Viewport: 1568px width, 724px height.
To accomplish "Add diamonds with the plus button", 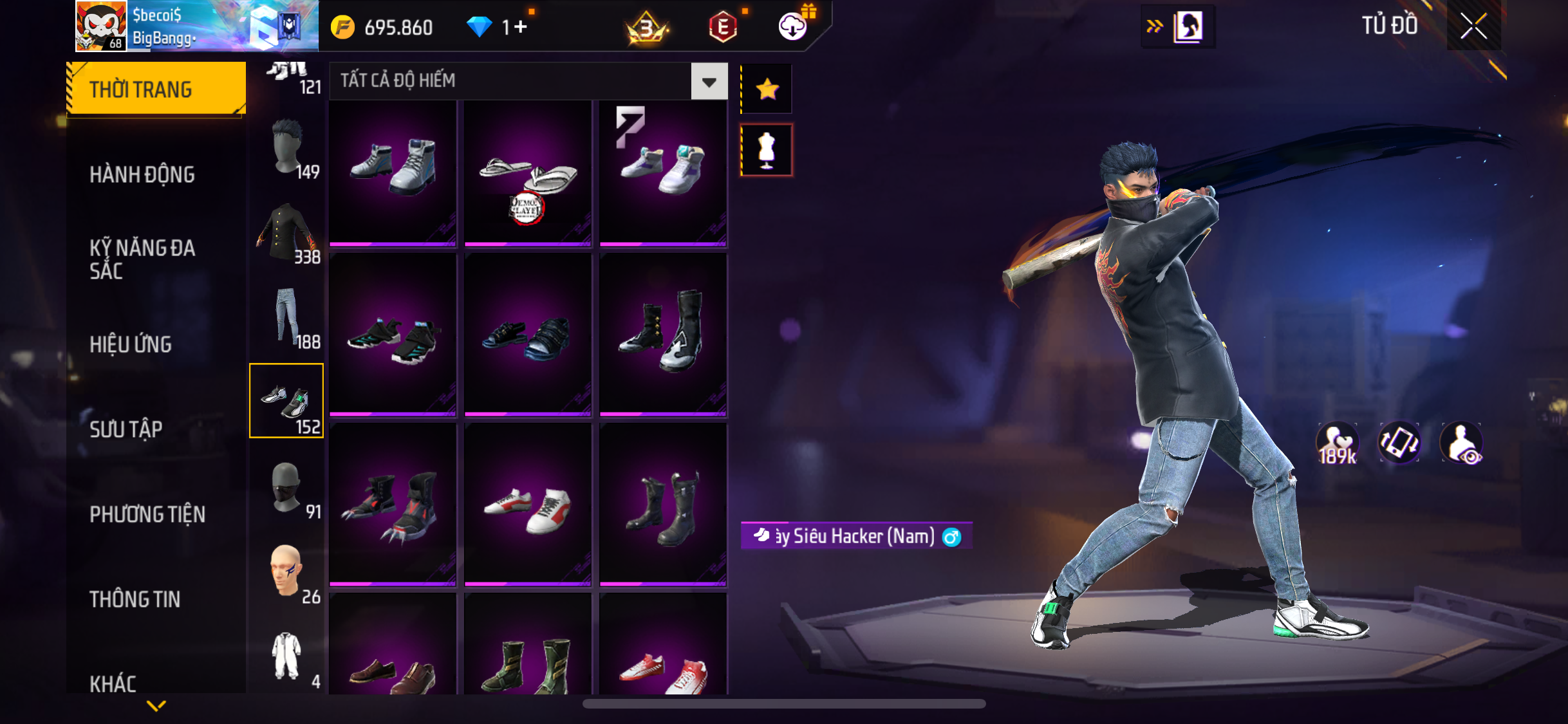I will 521,27.
